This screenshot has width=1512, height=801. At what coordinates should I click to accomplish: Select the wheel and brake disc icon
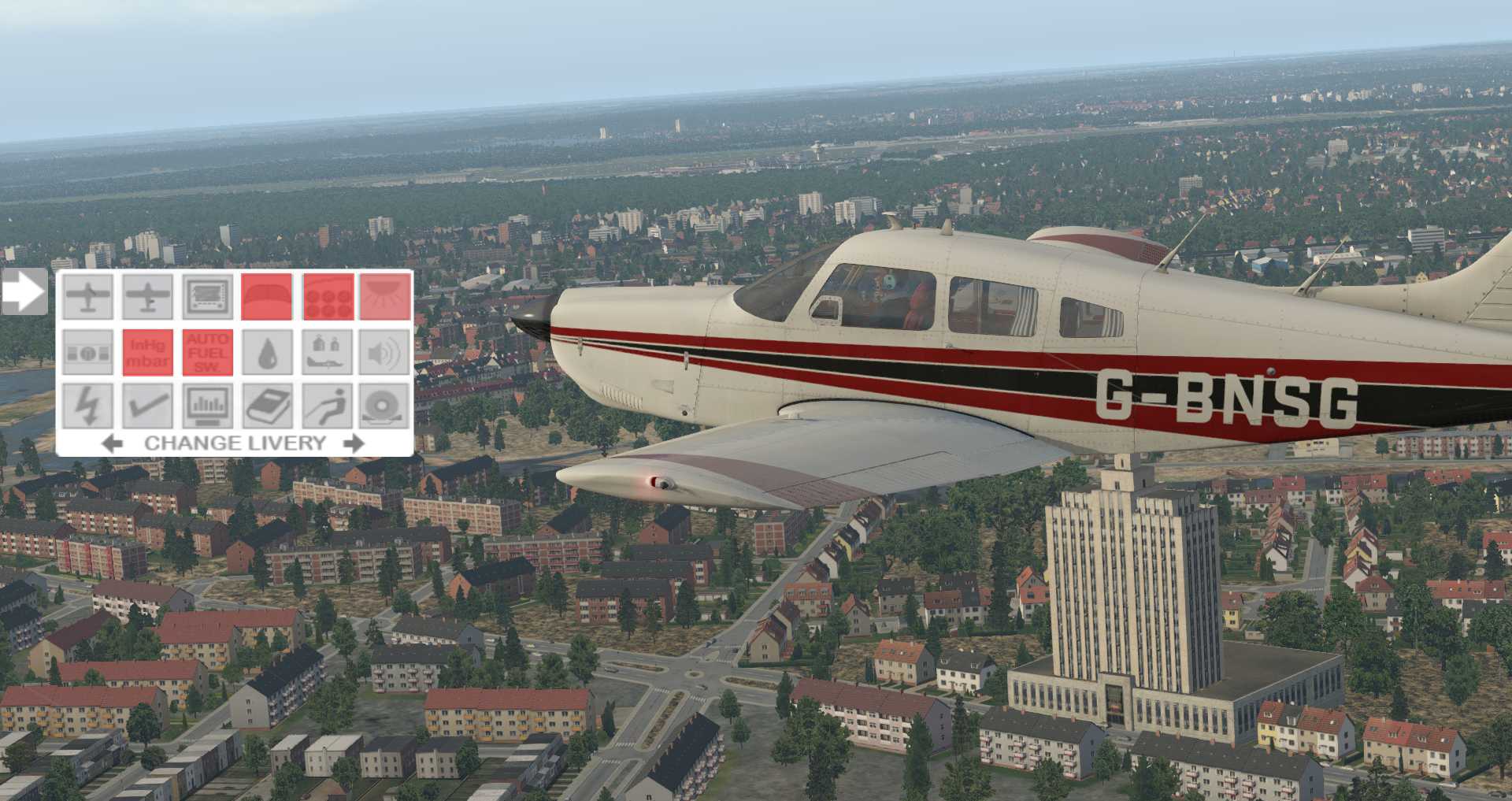point(385,406)
